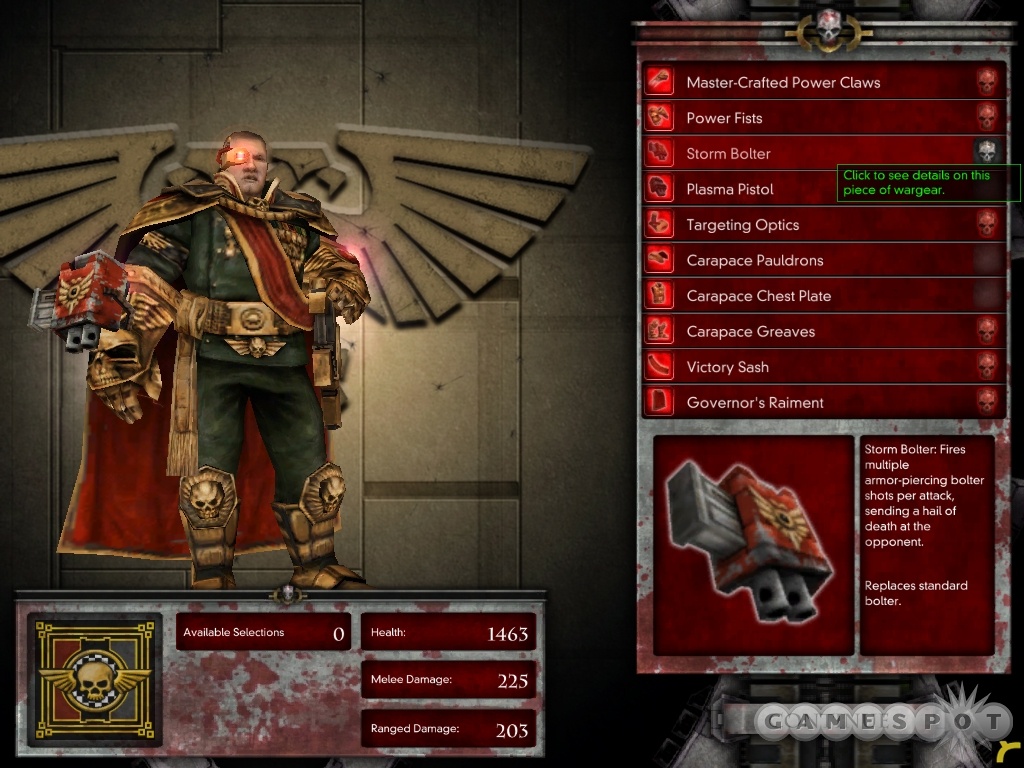Click the Storm Bolter preview image
This screenshot has width=1024, height=768.
coord(753,544)
